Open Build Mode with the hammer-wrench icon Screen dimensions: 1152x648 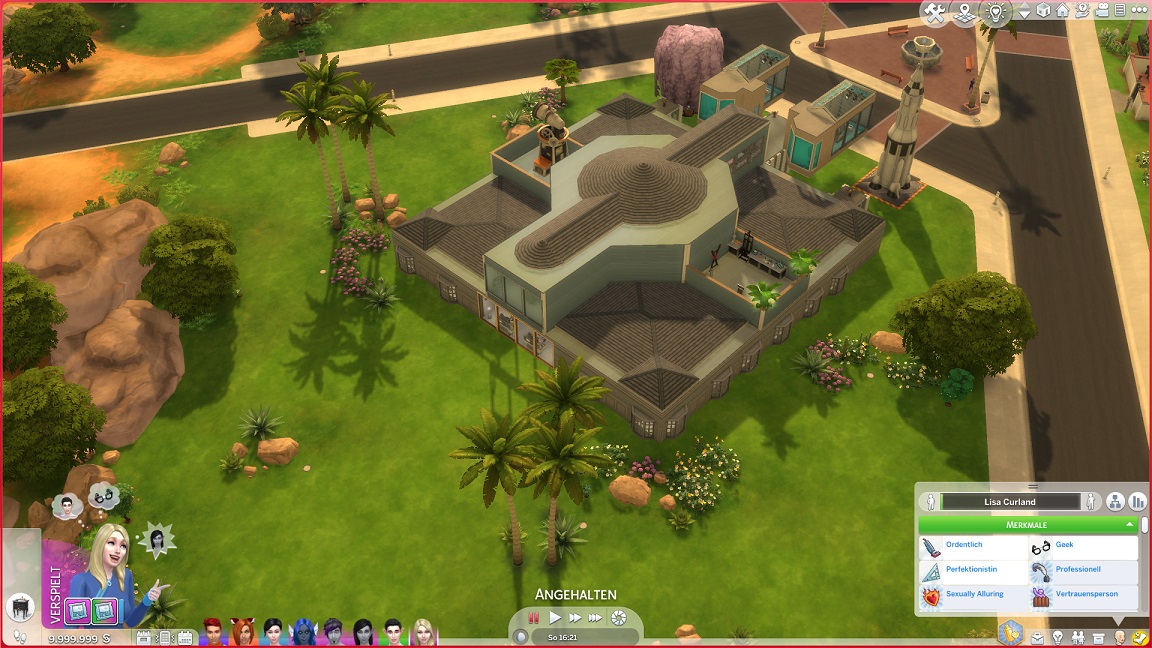point(935,13)
